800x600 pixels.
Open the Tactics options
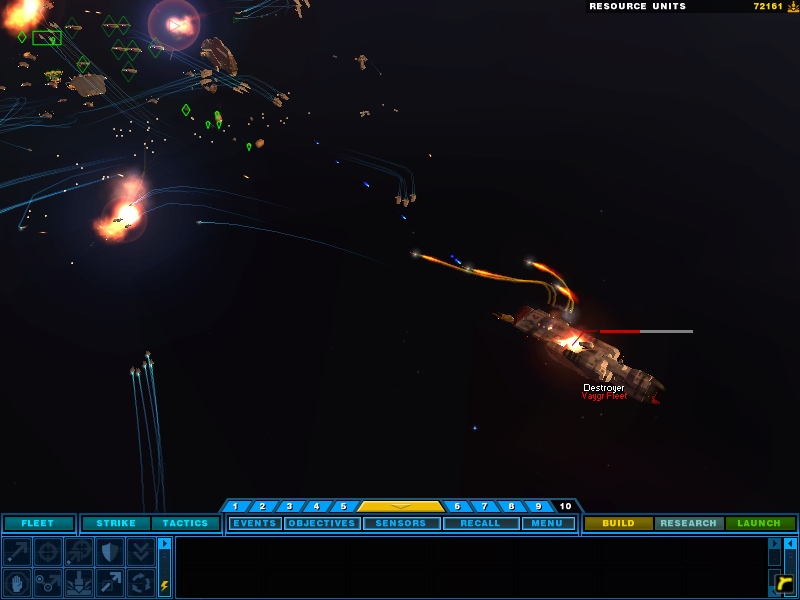tap(185, 523)
